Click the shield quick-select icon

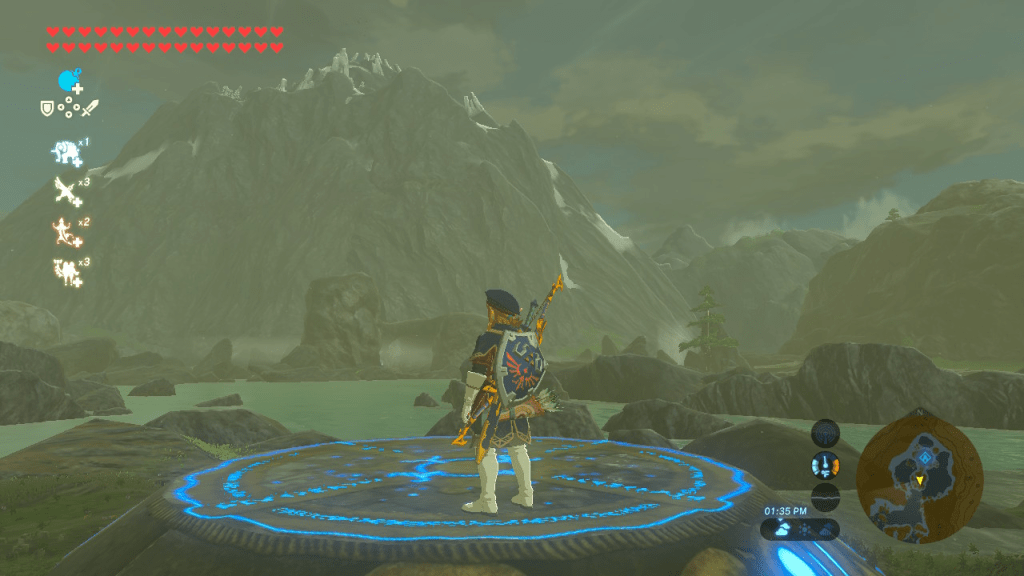[46, 107]
